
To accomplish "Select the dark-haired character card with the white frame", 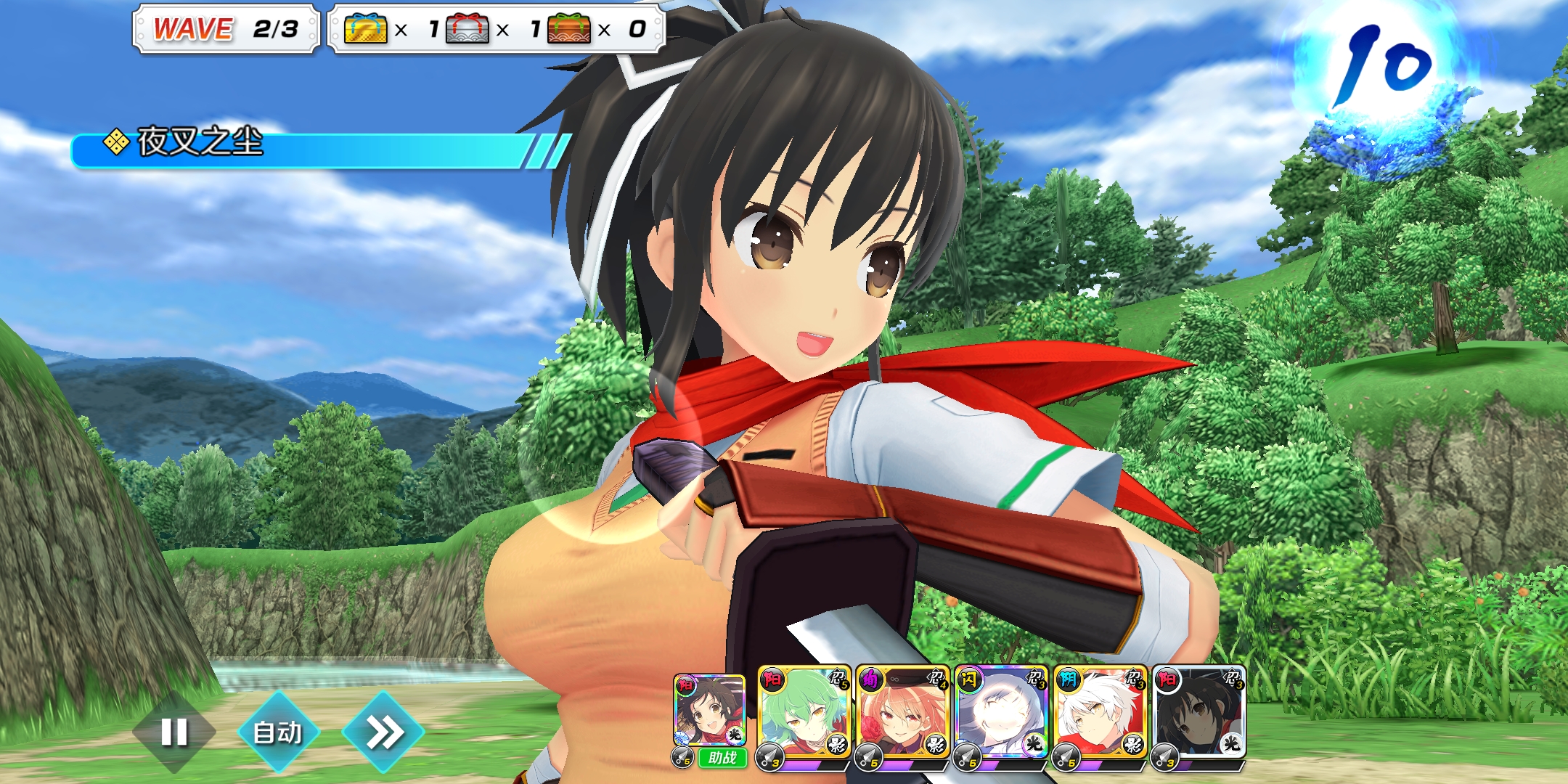I will 1199,713.
